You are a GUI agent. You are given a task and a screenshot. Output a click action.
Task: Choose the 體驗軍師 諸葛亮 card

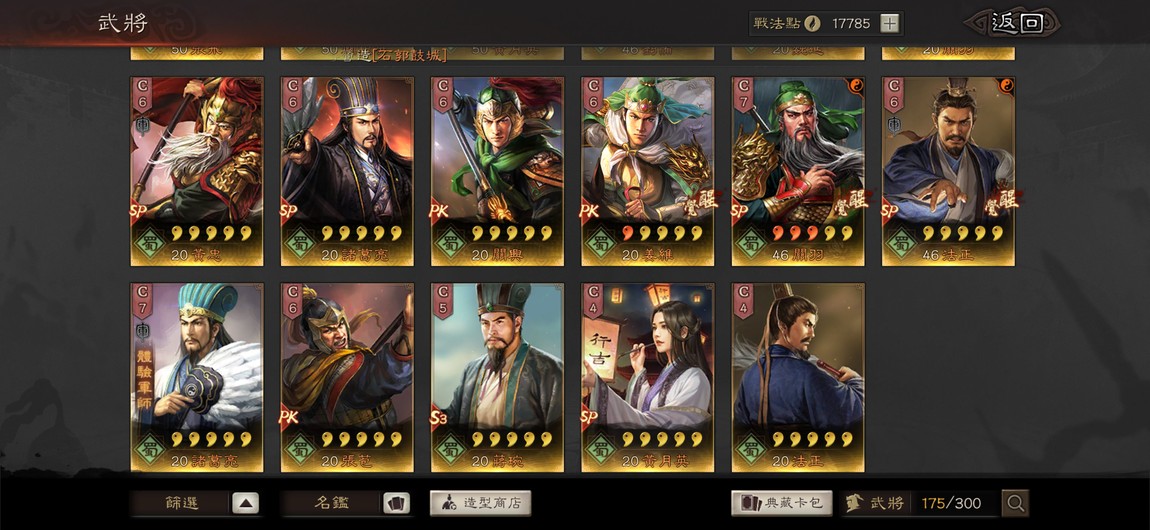click(x=197, y=376)
